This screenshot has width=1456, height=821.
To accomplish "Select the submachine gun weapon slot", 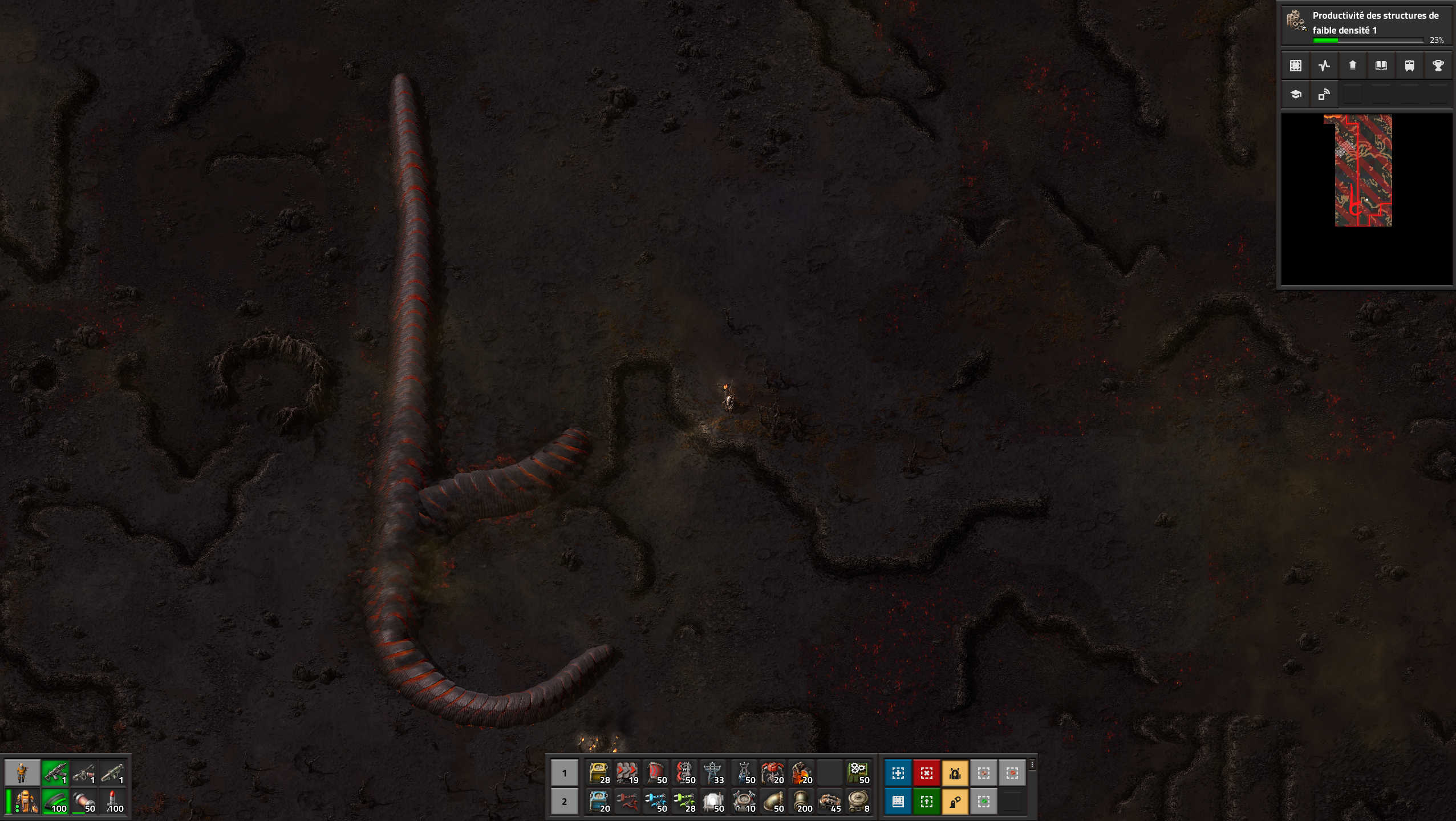I will click(55, 773).
